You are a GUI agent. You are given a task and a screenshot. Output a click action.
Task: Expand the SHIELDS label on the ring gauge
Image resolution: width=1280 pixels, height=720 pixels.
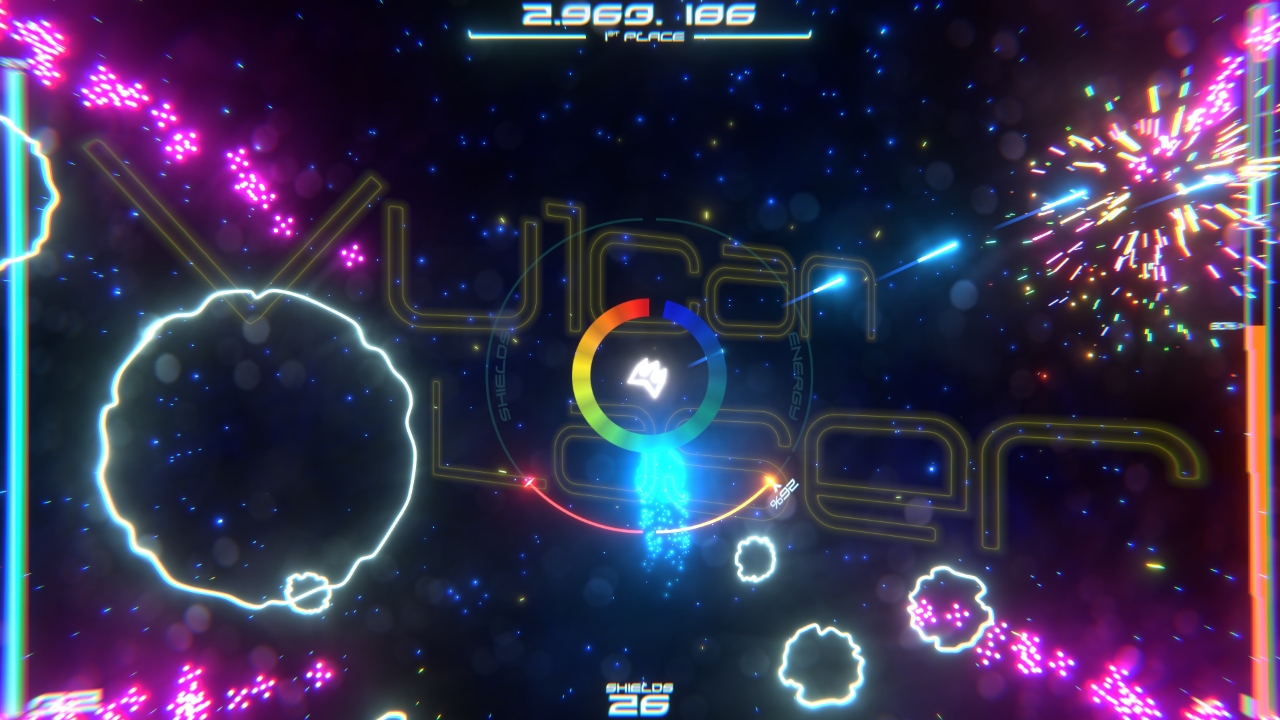coord(505,375)
